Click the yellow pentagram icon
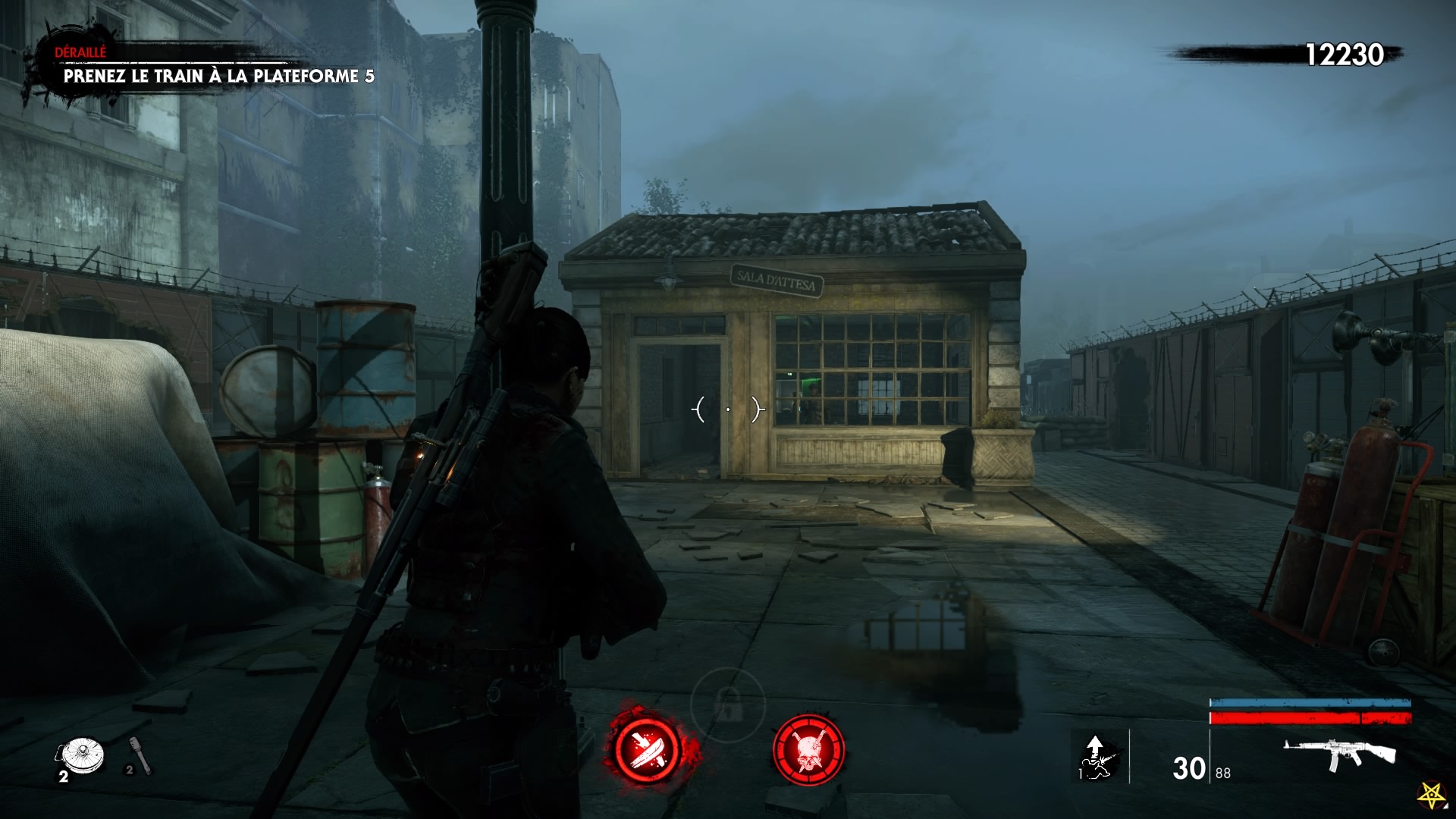Screen dimensions: 1456x819 [1431, 795]
